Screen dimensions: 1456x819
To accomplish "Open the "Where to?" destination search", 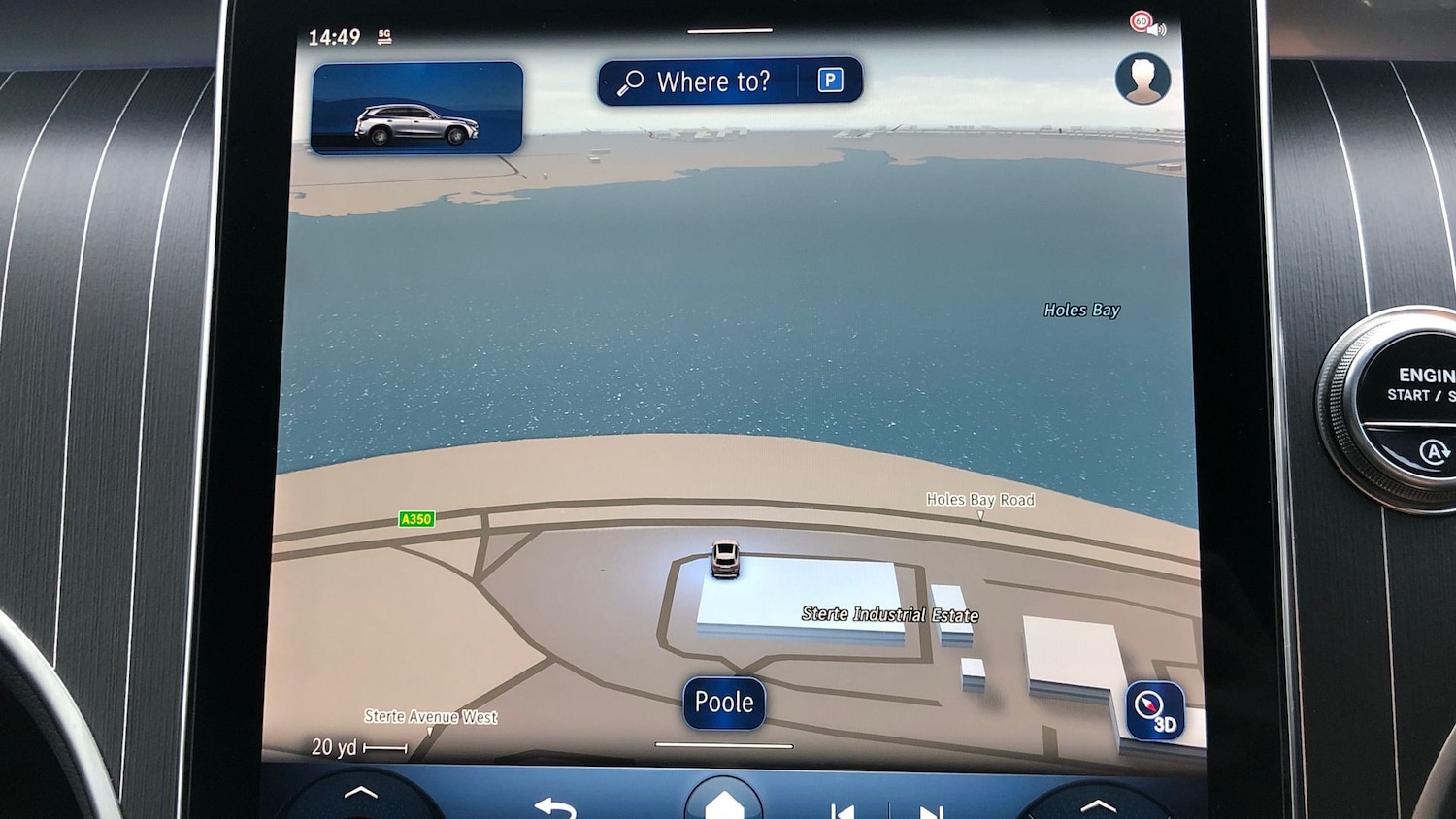I will click(699, 82).
